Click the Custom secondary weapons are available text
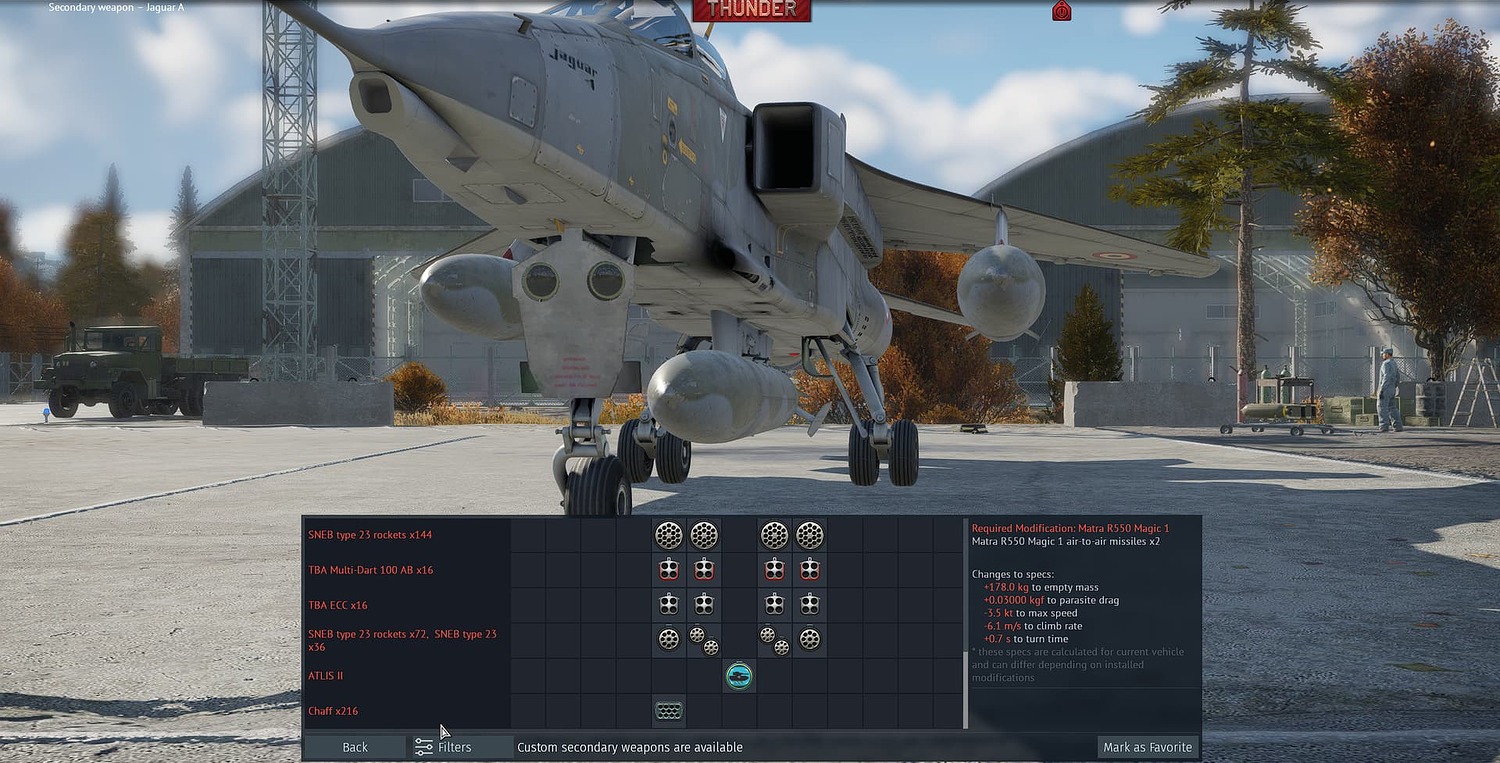The image size is (1500, 763). [629, 746]
